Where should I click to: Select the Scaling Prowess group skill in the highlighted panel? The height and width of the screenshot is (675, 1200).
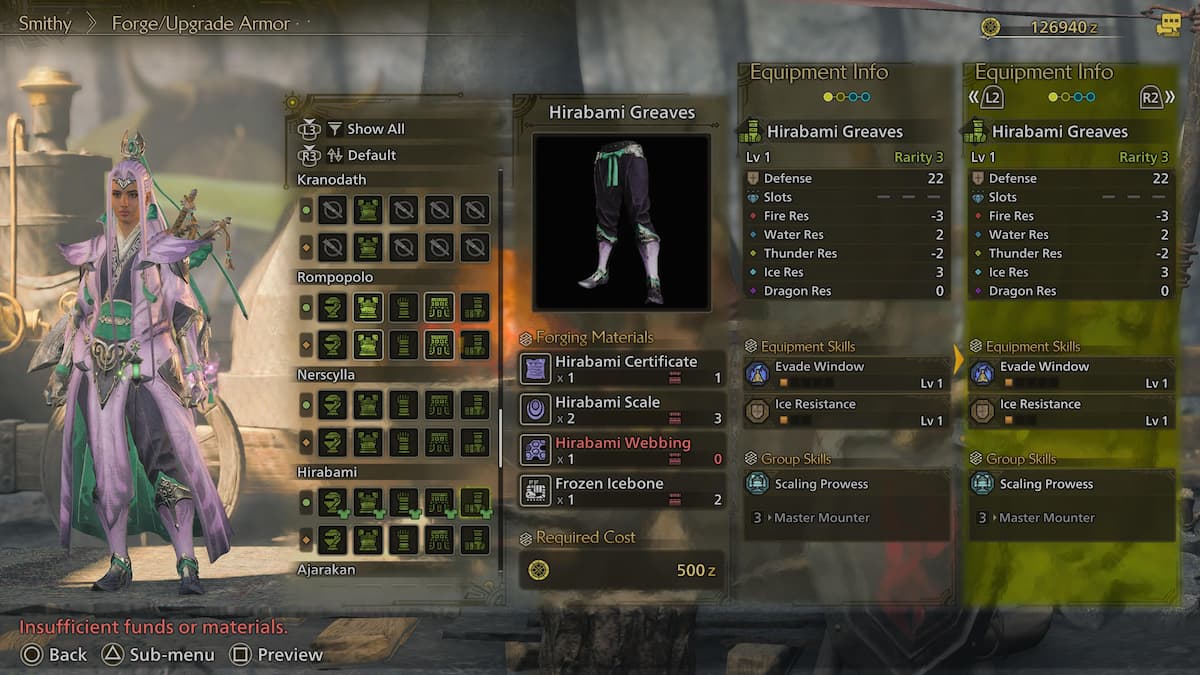coord(1071,484)
